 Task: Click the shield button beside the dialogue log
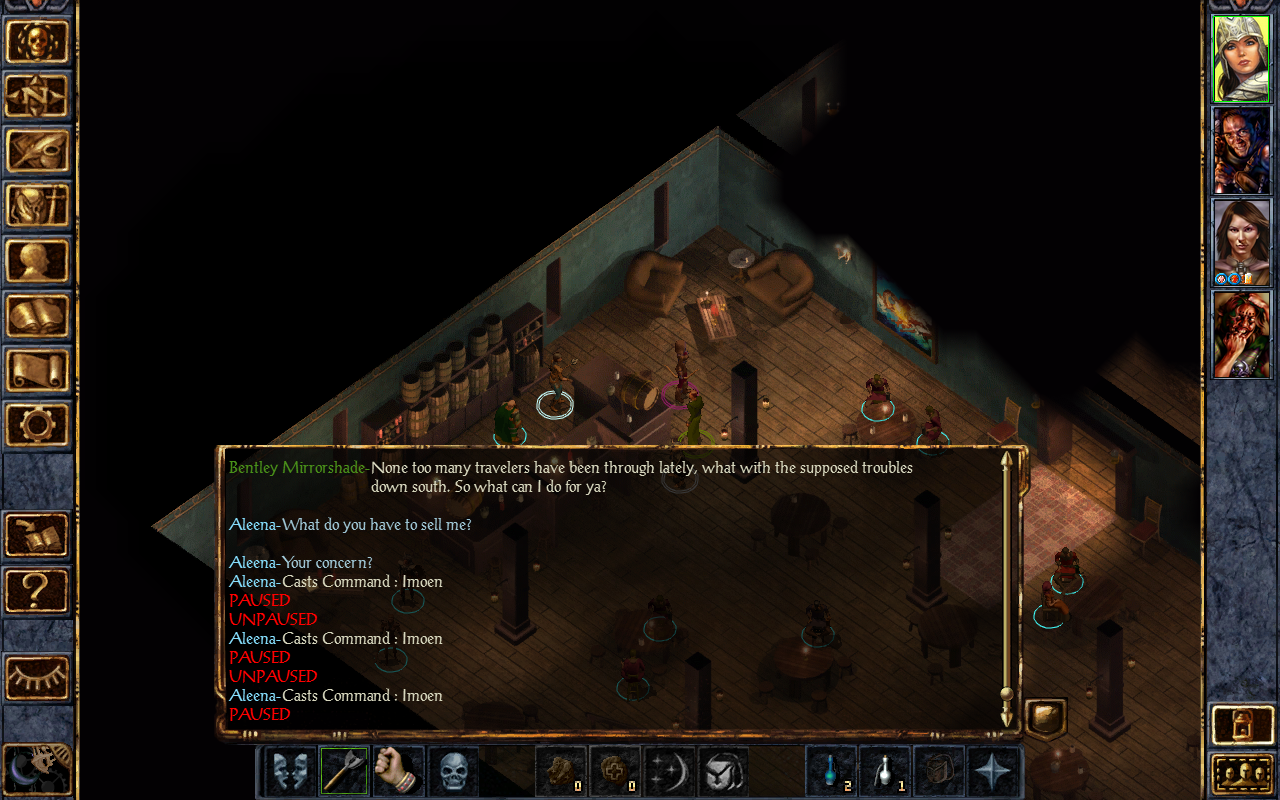point(1046,717)
